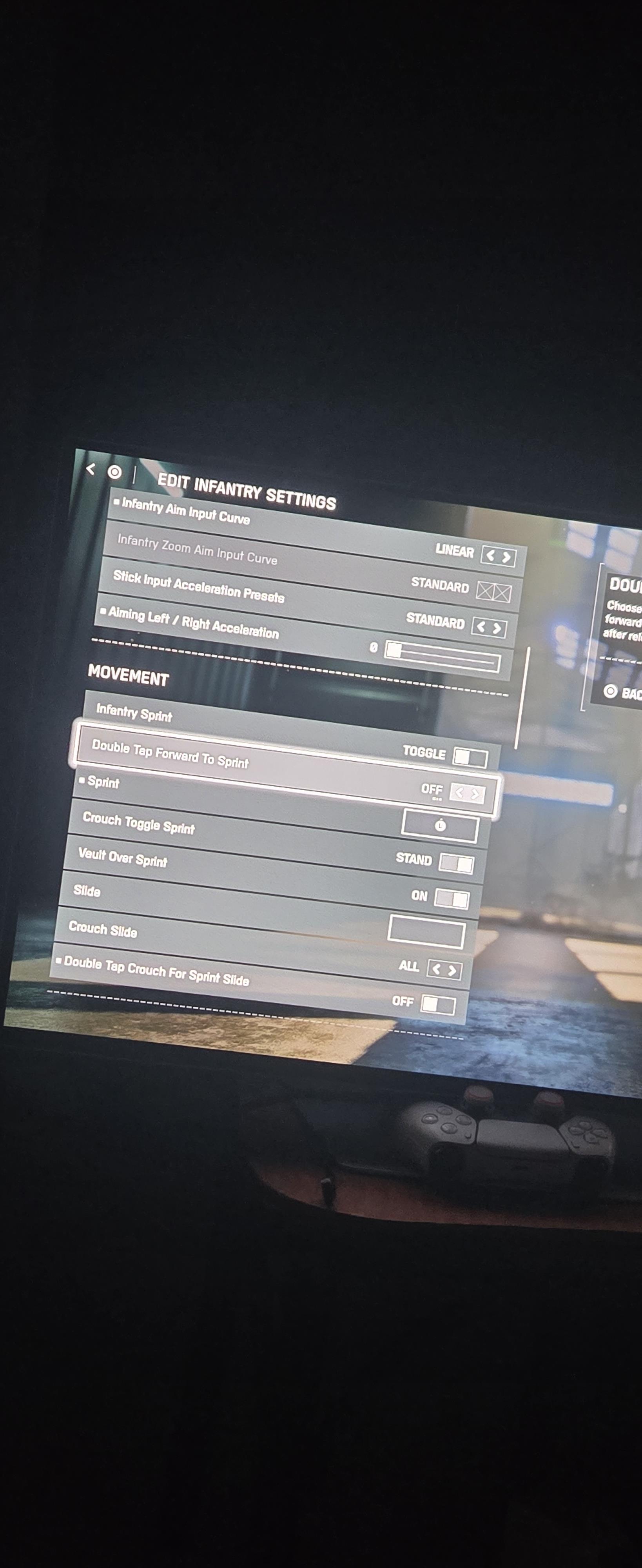The height and width of the screenshot is (1568, 642).
Task: Switch the Crouch Toggle Sprint toggle
Action: tap(456, 863)
